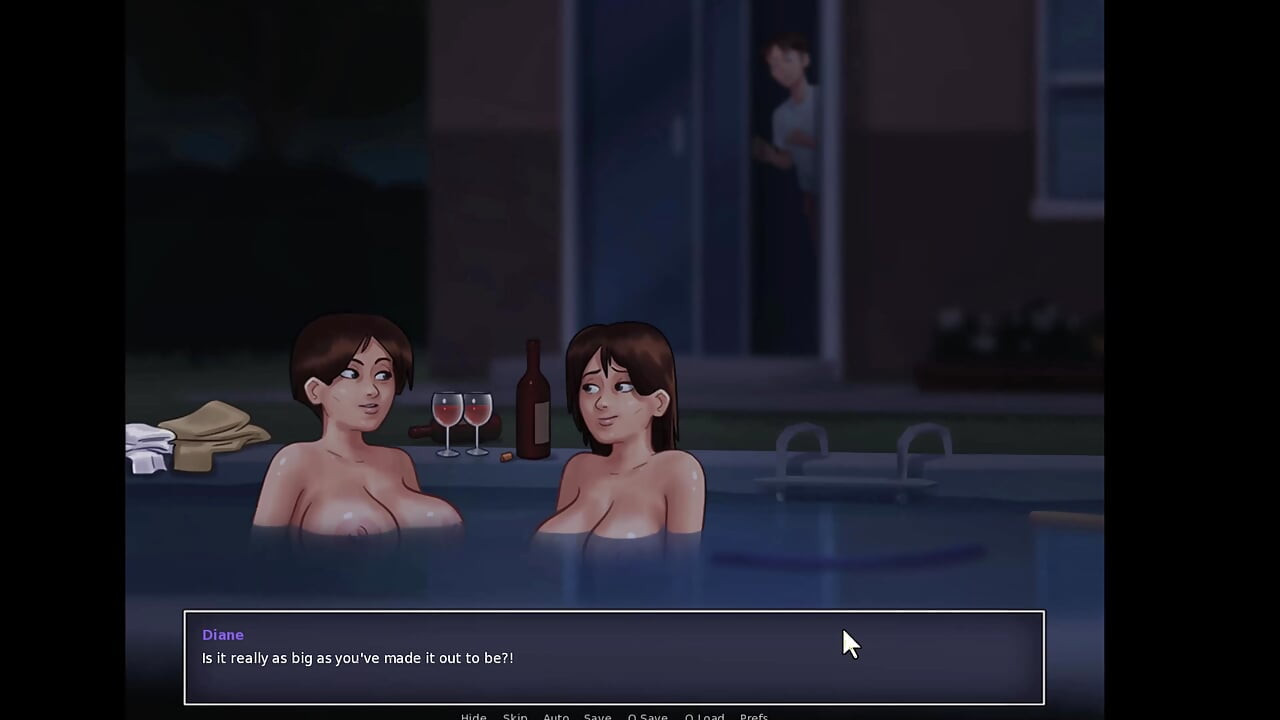Click Skip to fast-forward dialogue

click(514, 716)
